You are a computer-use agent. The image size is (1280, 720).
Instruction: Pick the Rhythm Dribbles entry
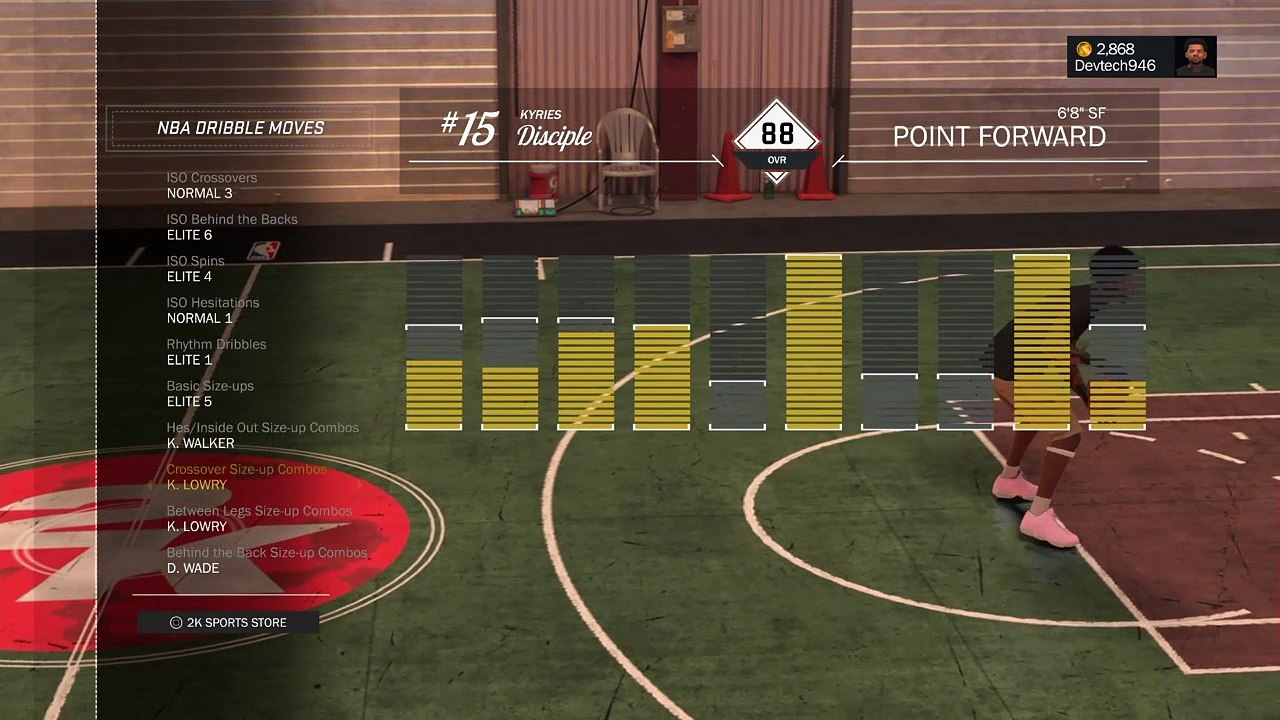(x=216, y=352)
